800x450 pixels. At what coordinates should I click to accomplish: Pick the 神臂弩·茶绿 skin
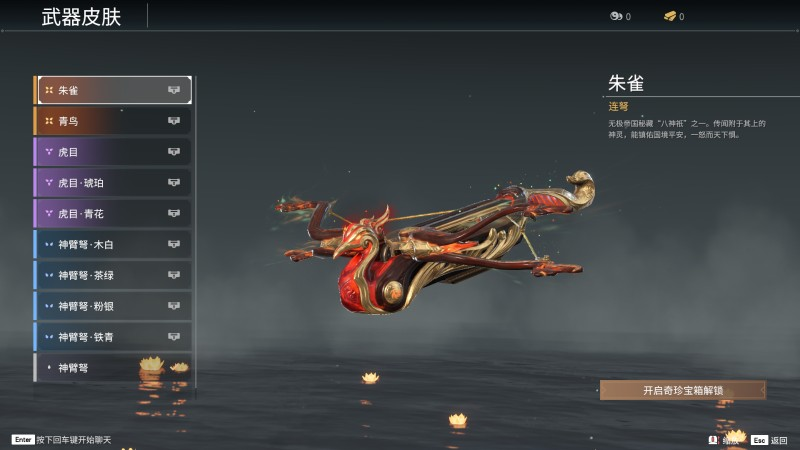click(x=113, y=275)
